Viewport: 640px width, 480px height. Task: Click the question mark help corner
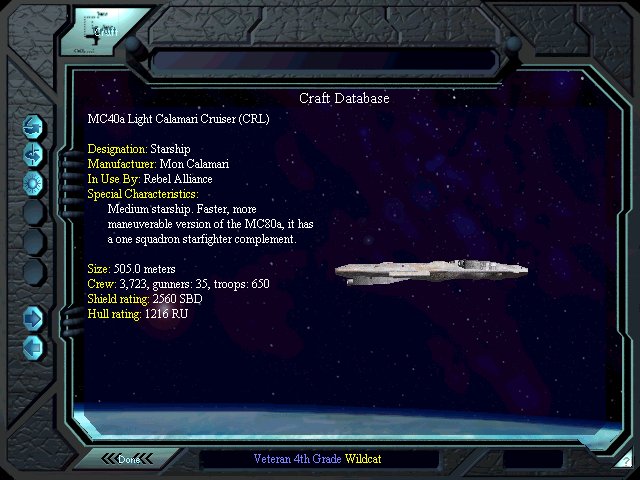(x=626, y=462)
